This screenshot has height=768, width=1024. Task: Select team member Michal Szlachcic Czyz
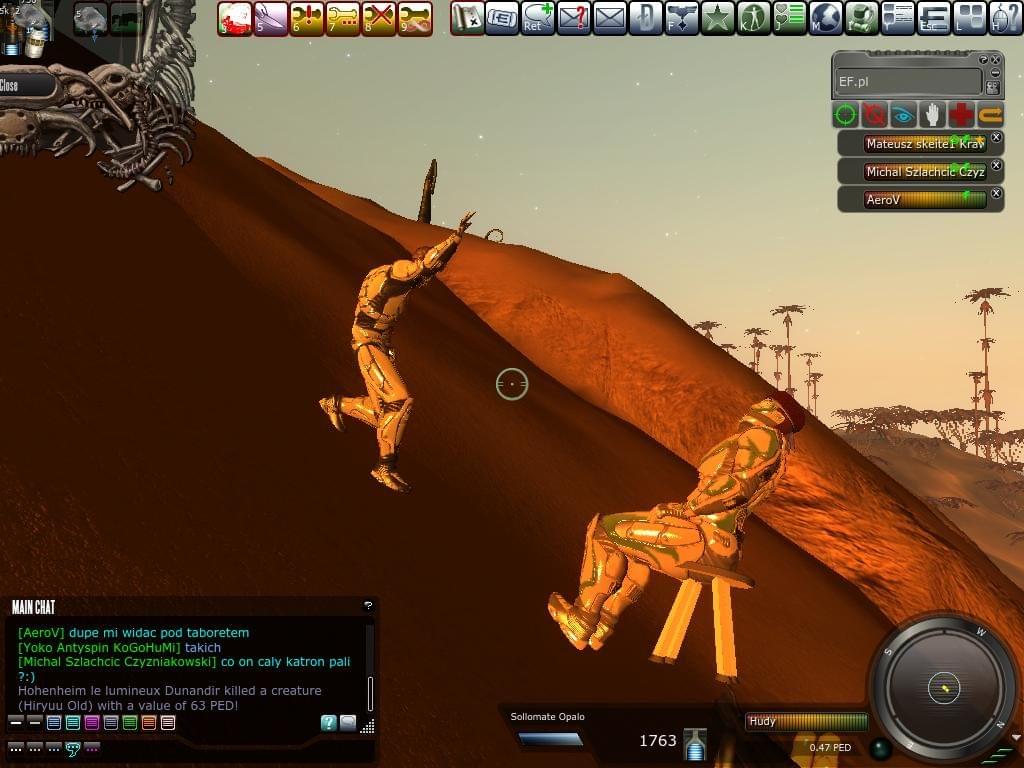[x=925, y=172]
